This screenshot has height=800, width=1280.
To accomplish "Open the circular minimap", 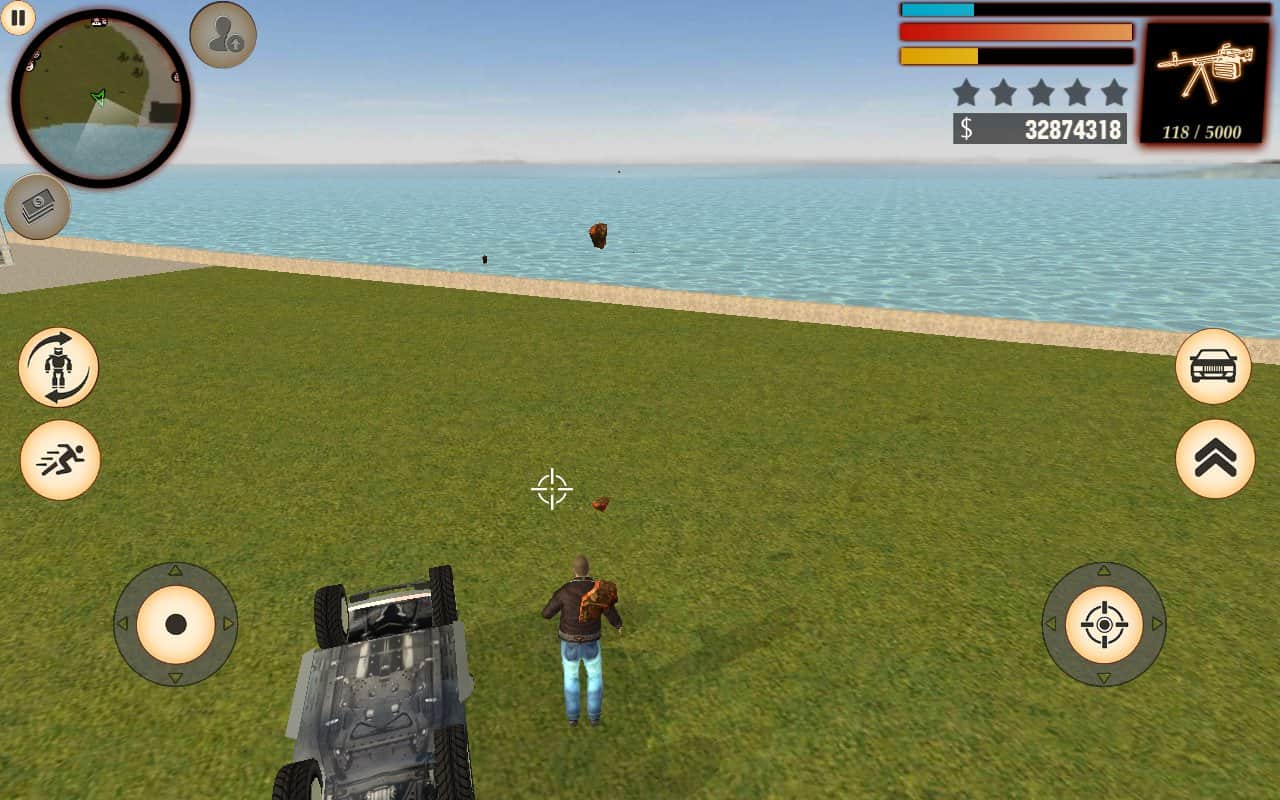I will [x=100, y=98].
